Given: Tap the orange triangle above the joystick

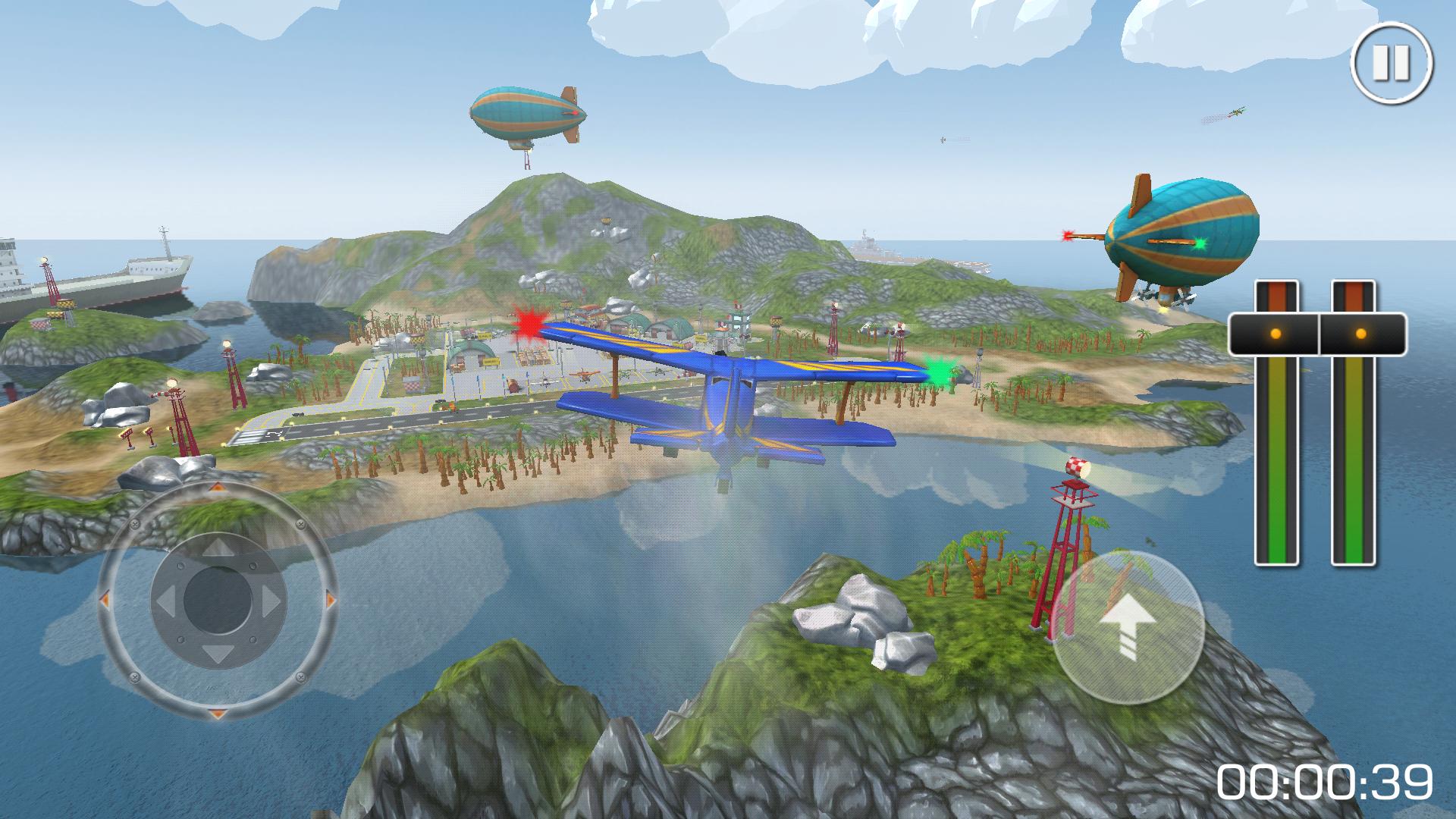Looking at the screenshot, I should (x=218, y=487).
